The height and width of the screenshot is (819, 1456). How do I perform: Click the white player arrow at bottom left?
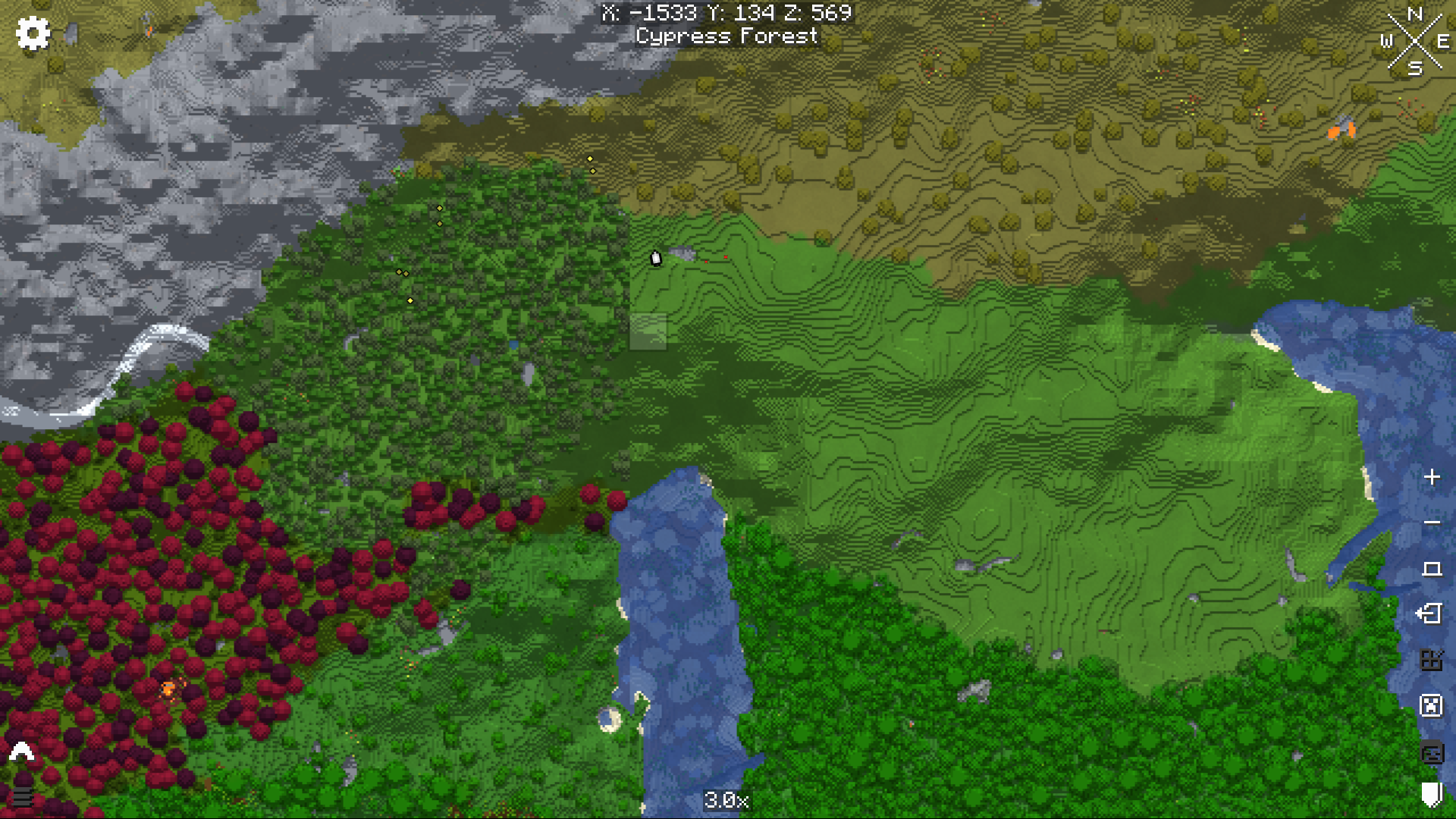click(x=23, y=752)
